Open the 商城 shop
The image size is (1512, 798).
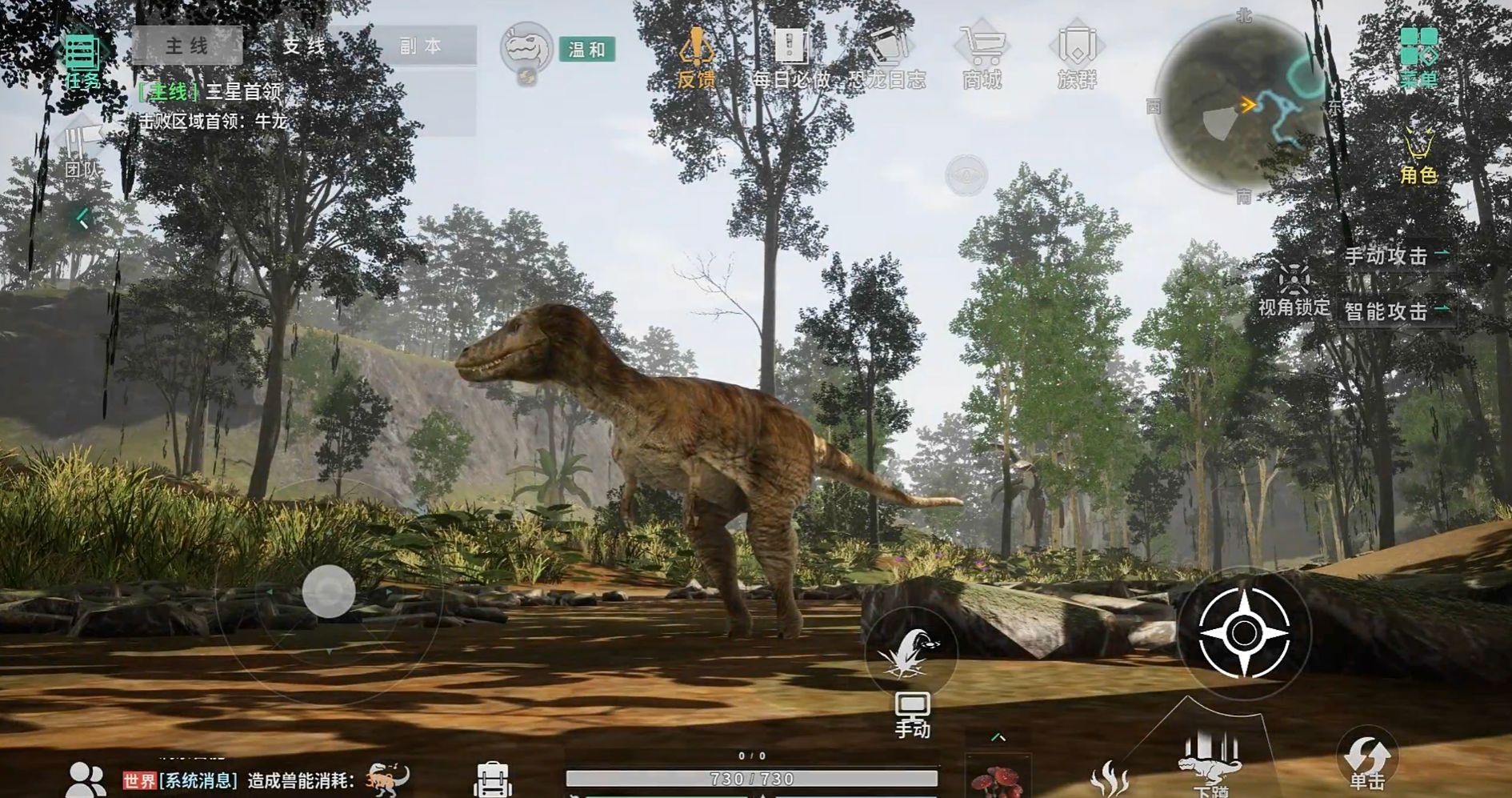click(982, 56)
